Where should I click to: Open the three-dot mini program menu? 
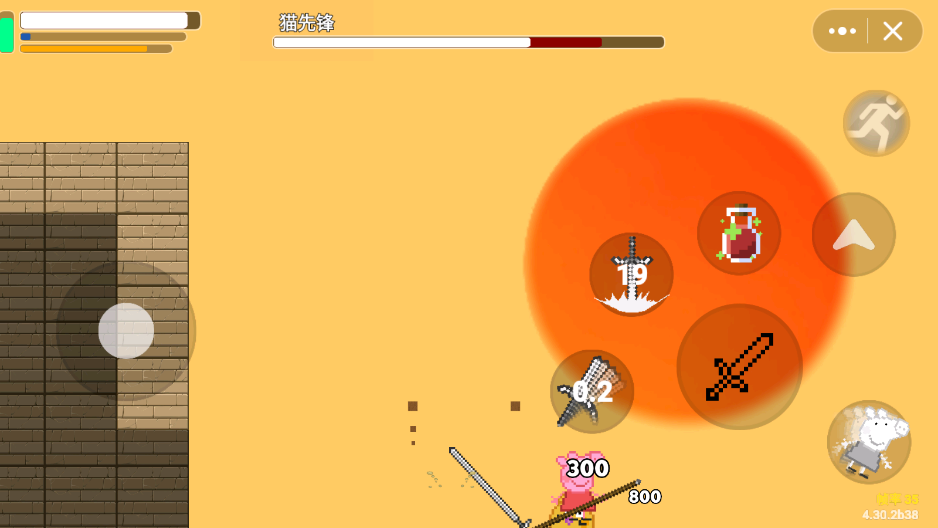point(842,31)
